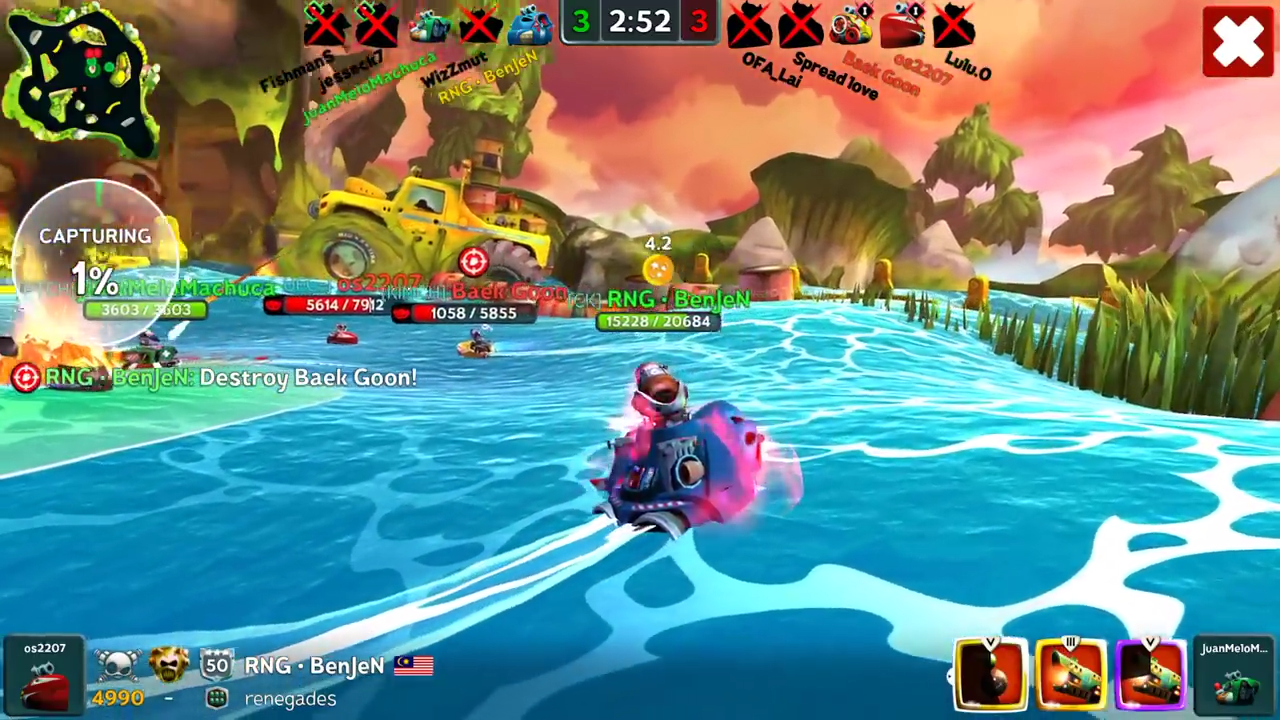Select RNG BenJeN's blue boat portrait
The width and height of the screenshot is (1280, 720).
click(531, 25)
